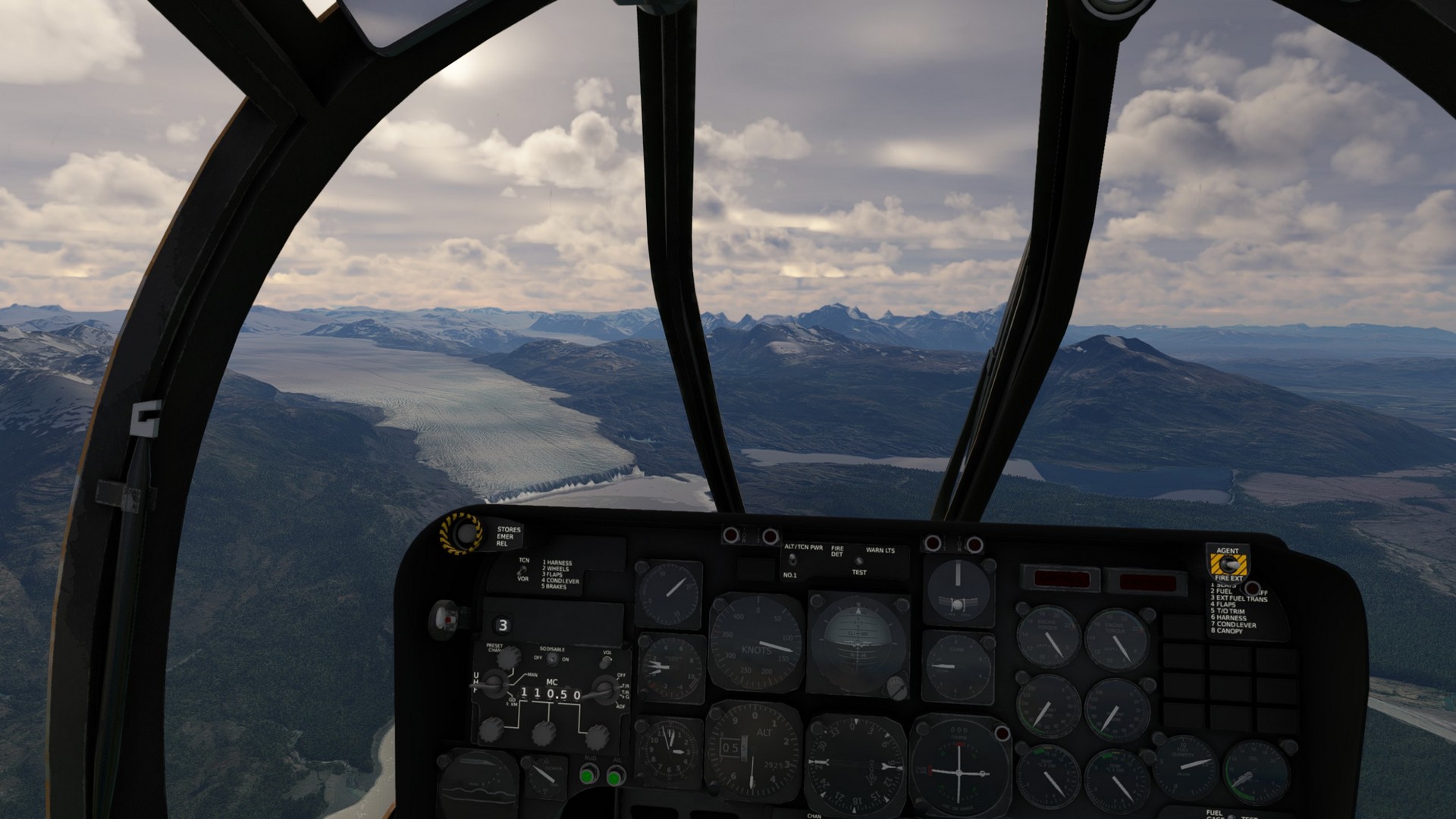Screen dimensions: 1456x819
Task: Select the Preset Chan knob
Action: (508, 657)
